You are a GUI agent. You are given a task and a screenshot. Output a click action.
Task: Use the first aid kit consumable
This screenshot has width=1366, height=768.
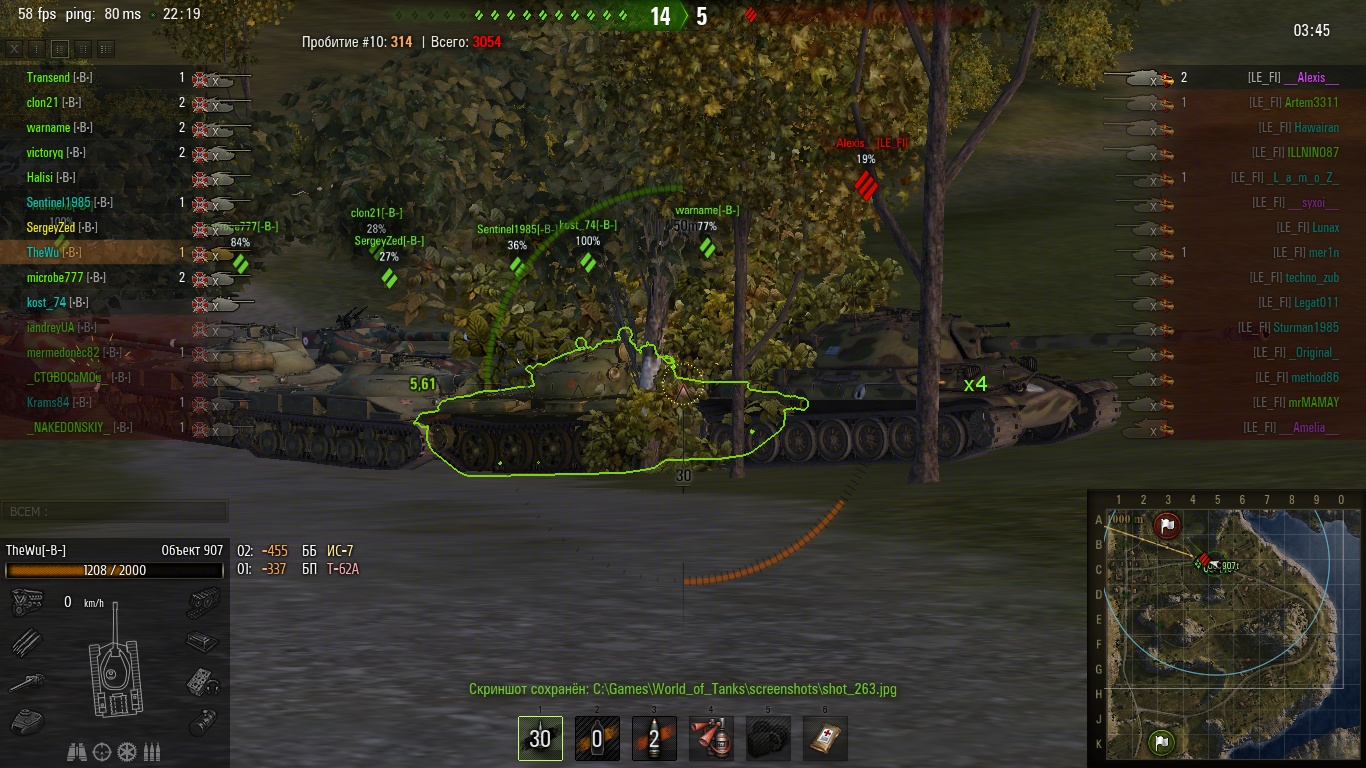click(x=825, y=738)
